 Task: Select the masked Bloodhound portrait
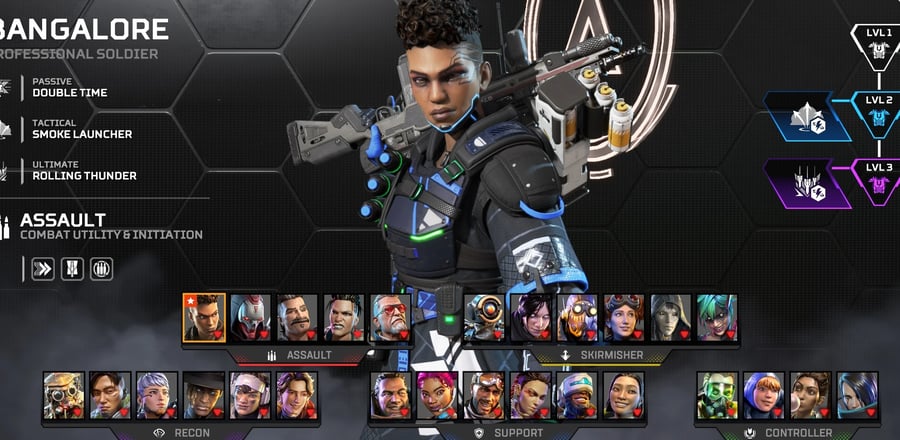click(x=64, y=395)
